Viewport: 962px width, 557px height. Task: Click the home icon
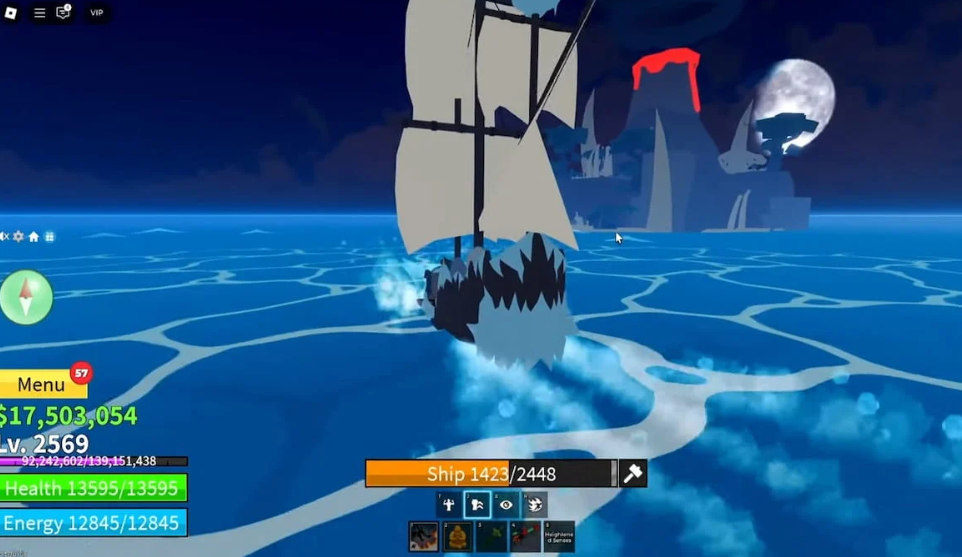point(33,237)
